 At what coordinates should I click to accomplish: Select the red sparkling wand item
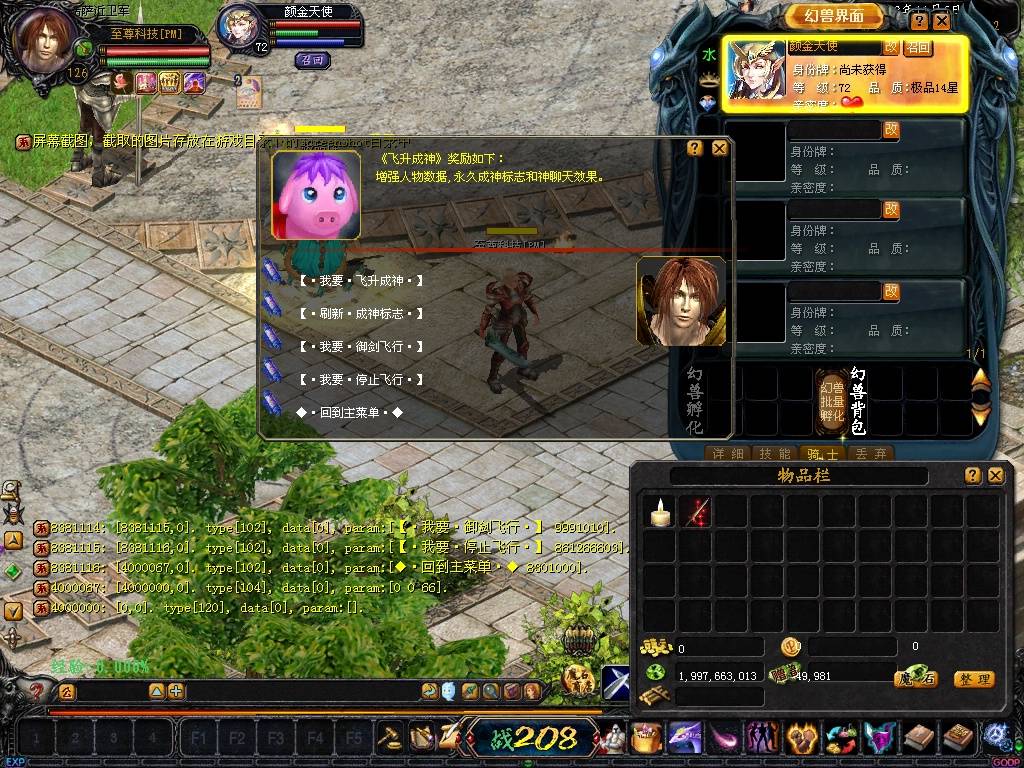695,512
